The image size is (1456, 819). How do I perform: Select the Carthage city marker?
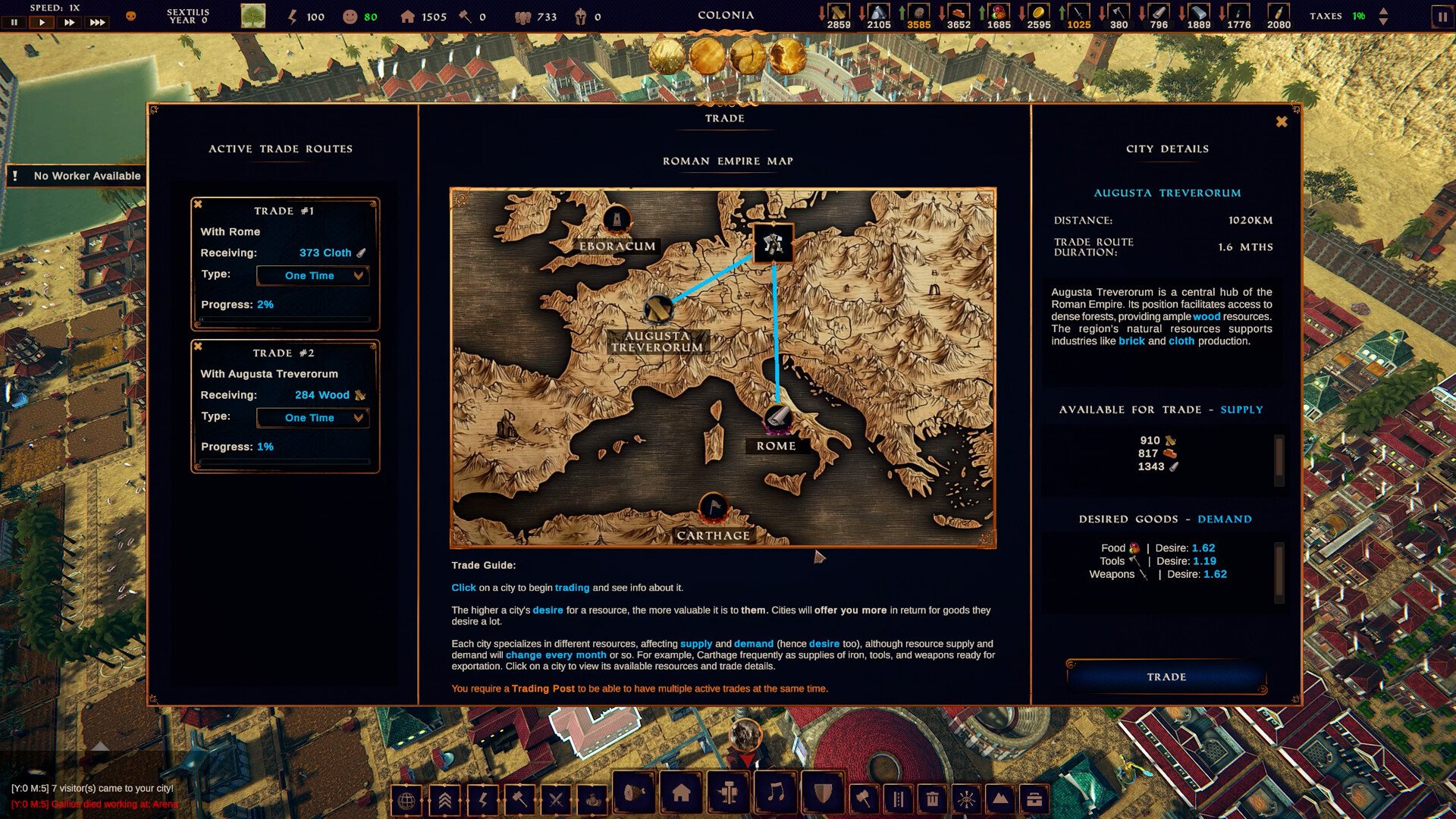(713, 507)
